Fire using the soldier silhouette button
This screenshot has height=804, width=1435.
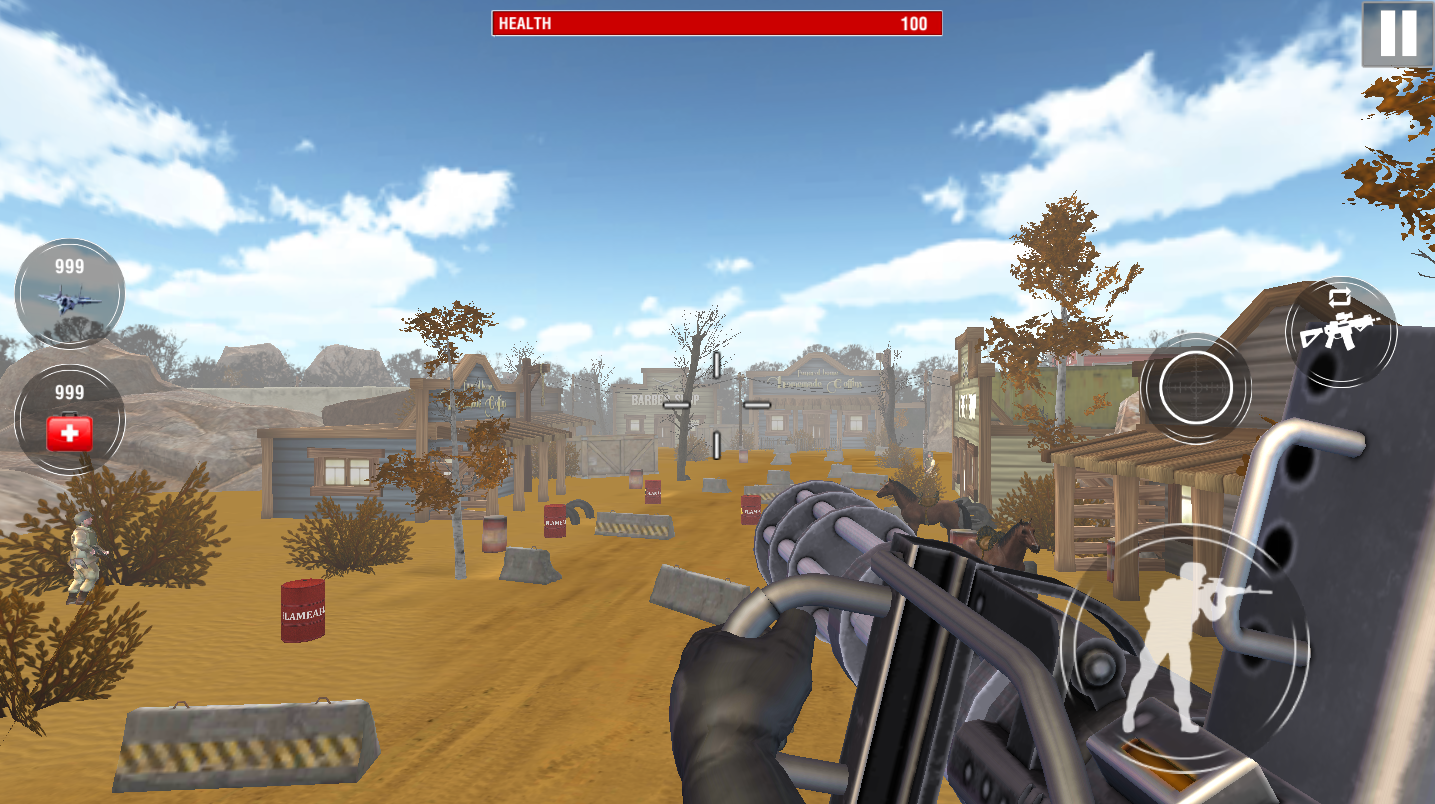coord(1185,645)
